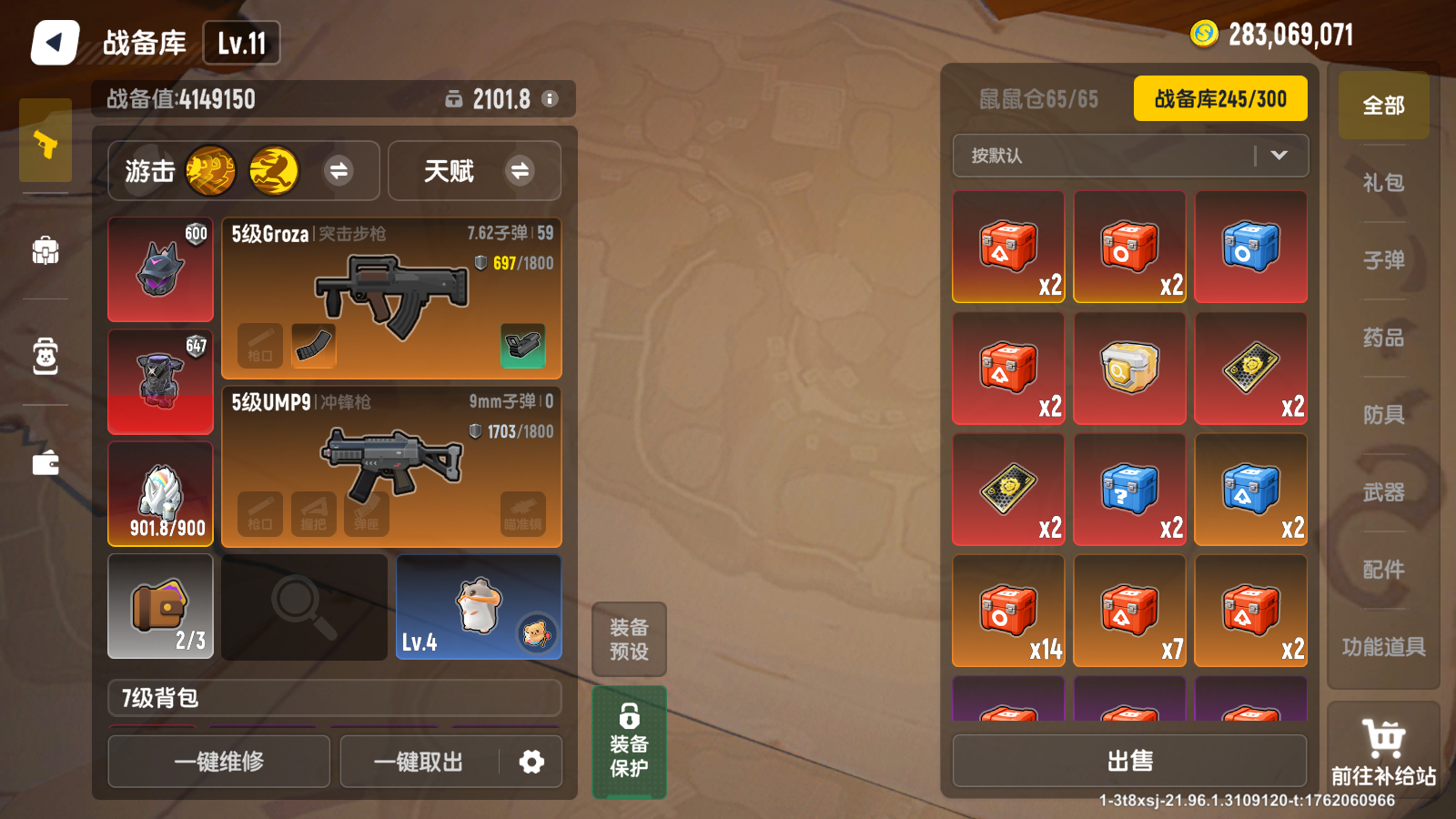Image resolution: width=1456 pixels, height=819 pixels.
Task: Click the gold coin balance icon
Action: tap(1203, 35)
